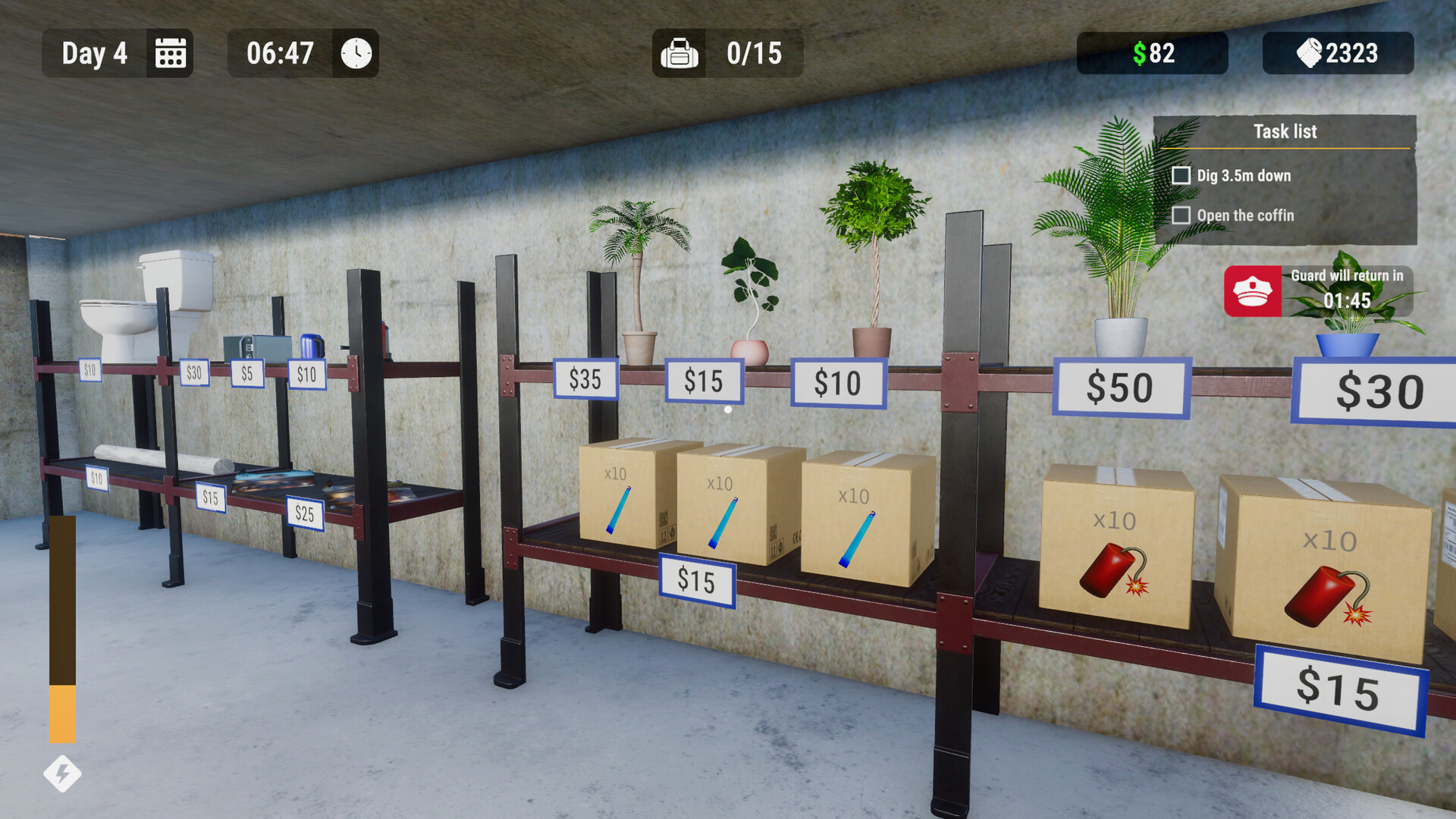This screenshot has width=1456, height=819.
Task: Click the calendar icon next to Day 4
Action: pyautogui.click(x=170, y=53)
